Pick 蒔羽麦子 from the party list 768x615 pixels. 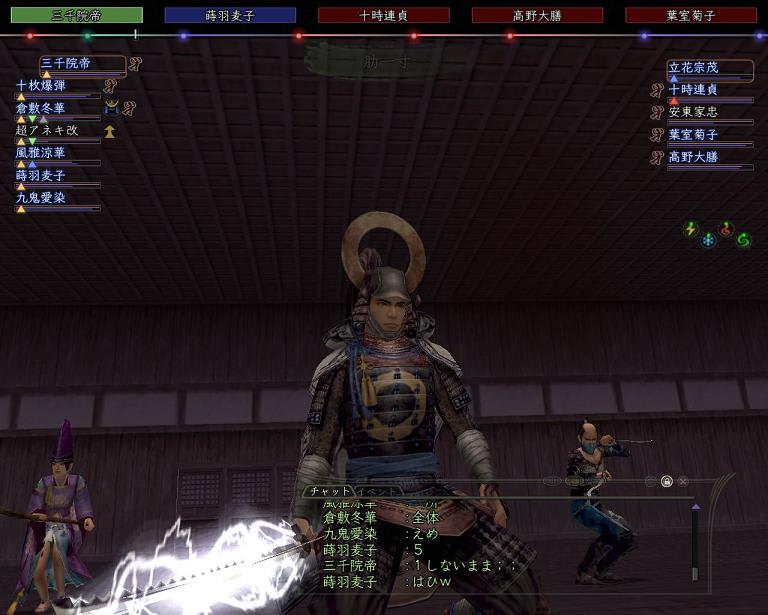(41, 175)
